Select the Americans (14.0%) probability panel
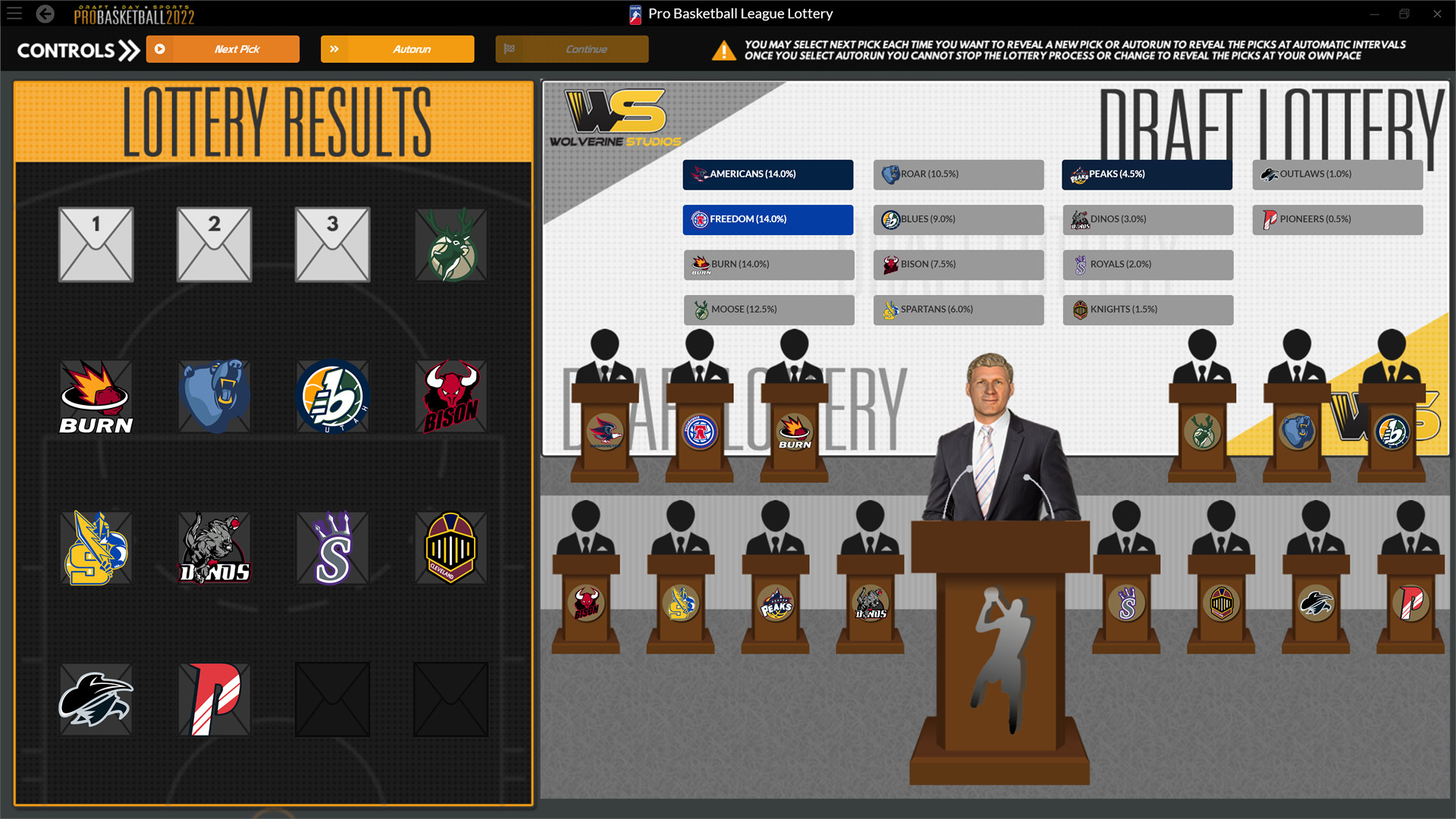This screenshot has height=819, width=1456. (x=767, y=174)
